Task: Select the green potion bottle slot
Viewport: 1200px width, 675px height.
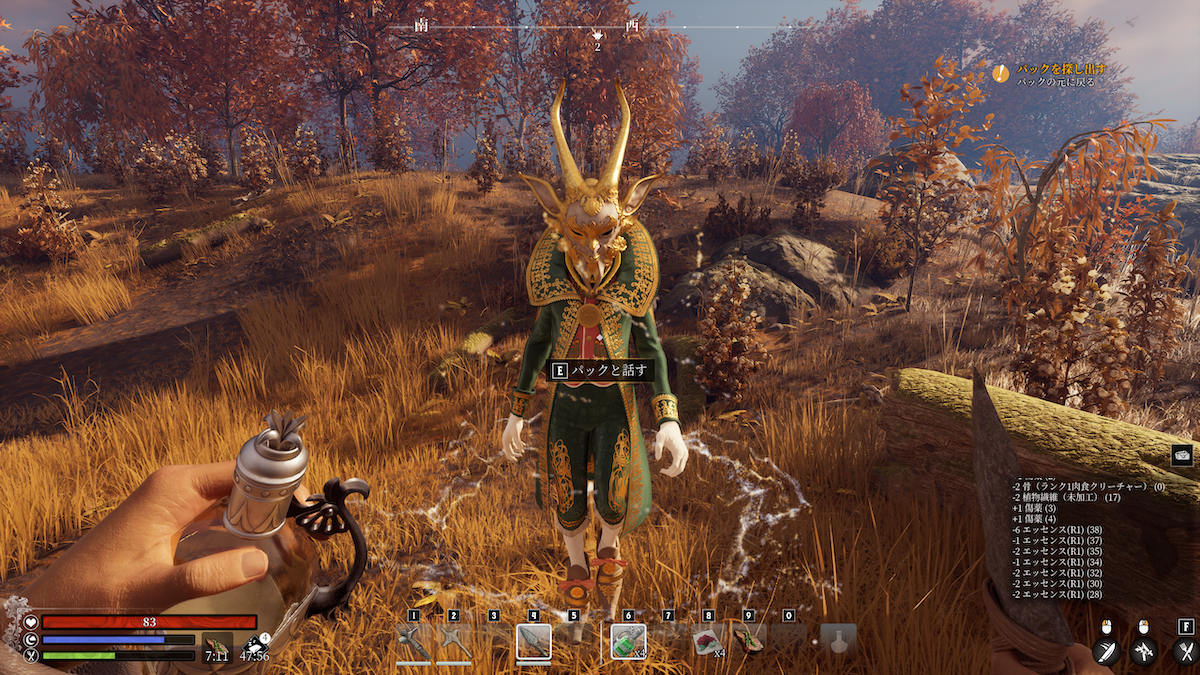Action: click(x=629, y=641)
